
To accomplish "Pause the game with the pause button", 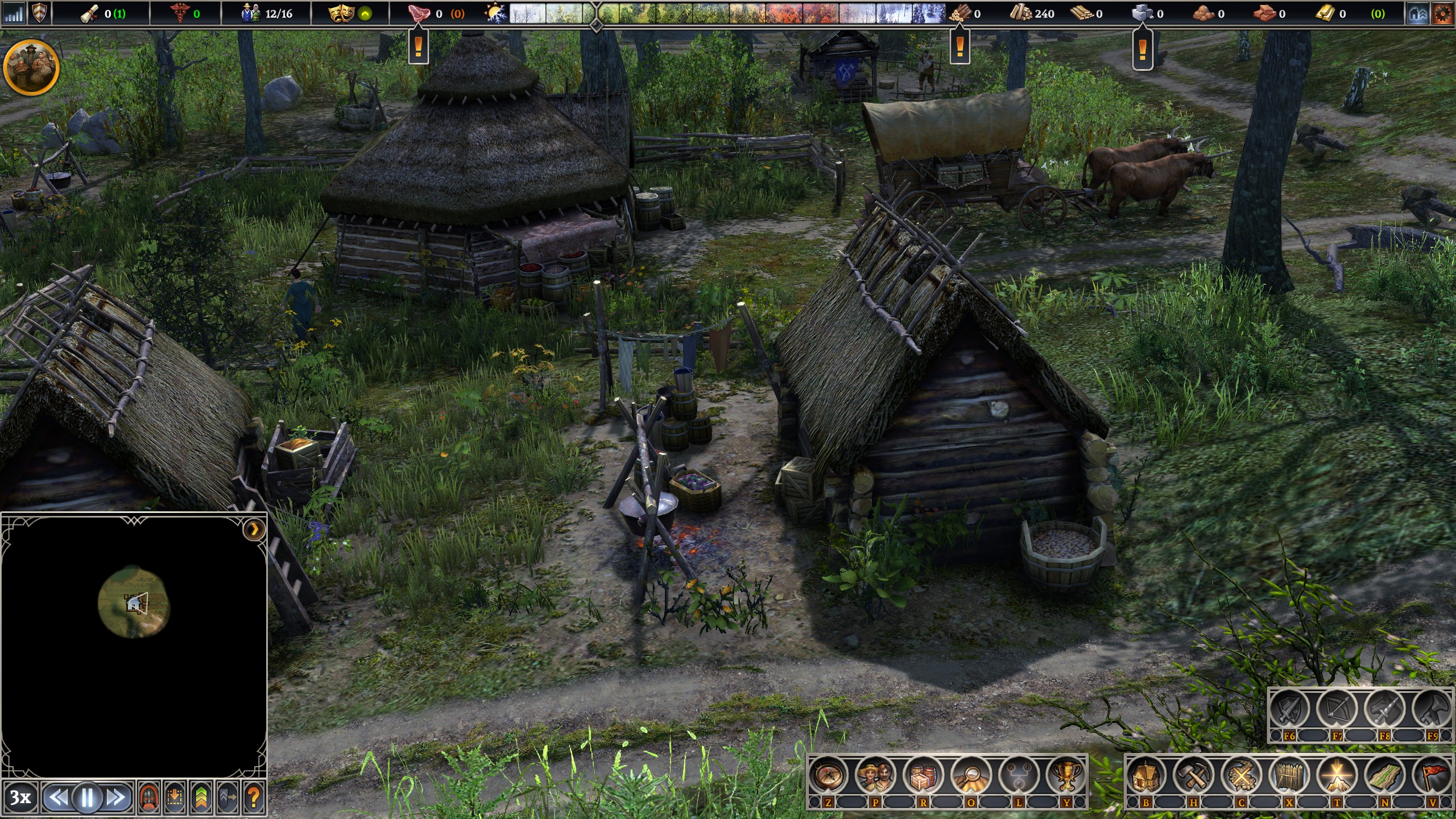I will pos(88,798).
